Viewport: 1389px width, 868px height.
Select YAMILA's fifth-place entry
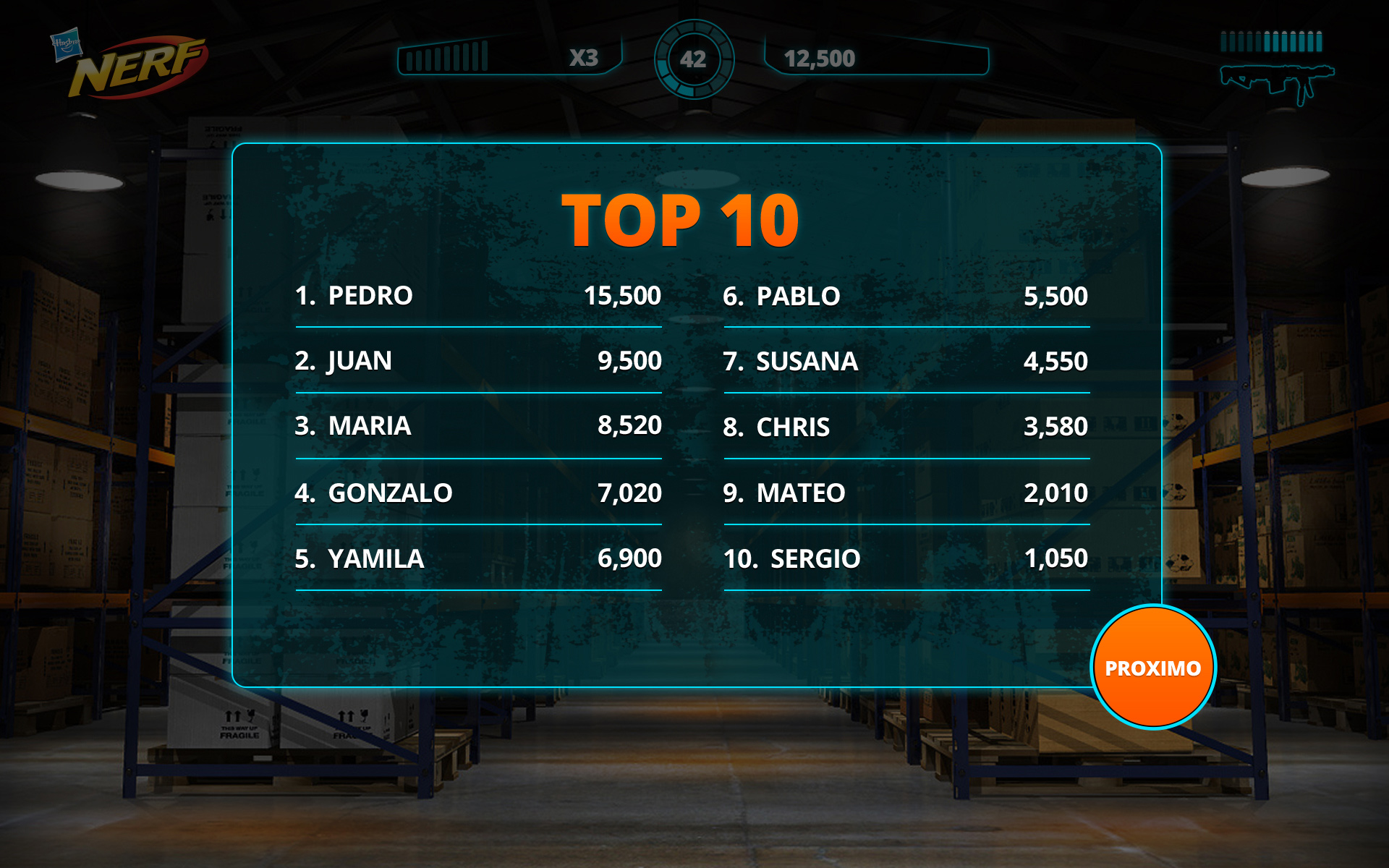(x=477, y=558)
